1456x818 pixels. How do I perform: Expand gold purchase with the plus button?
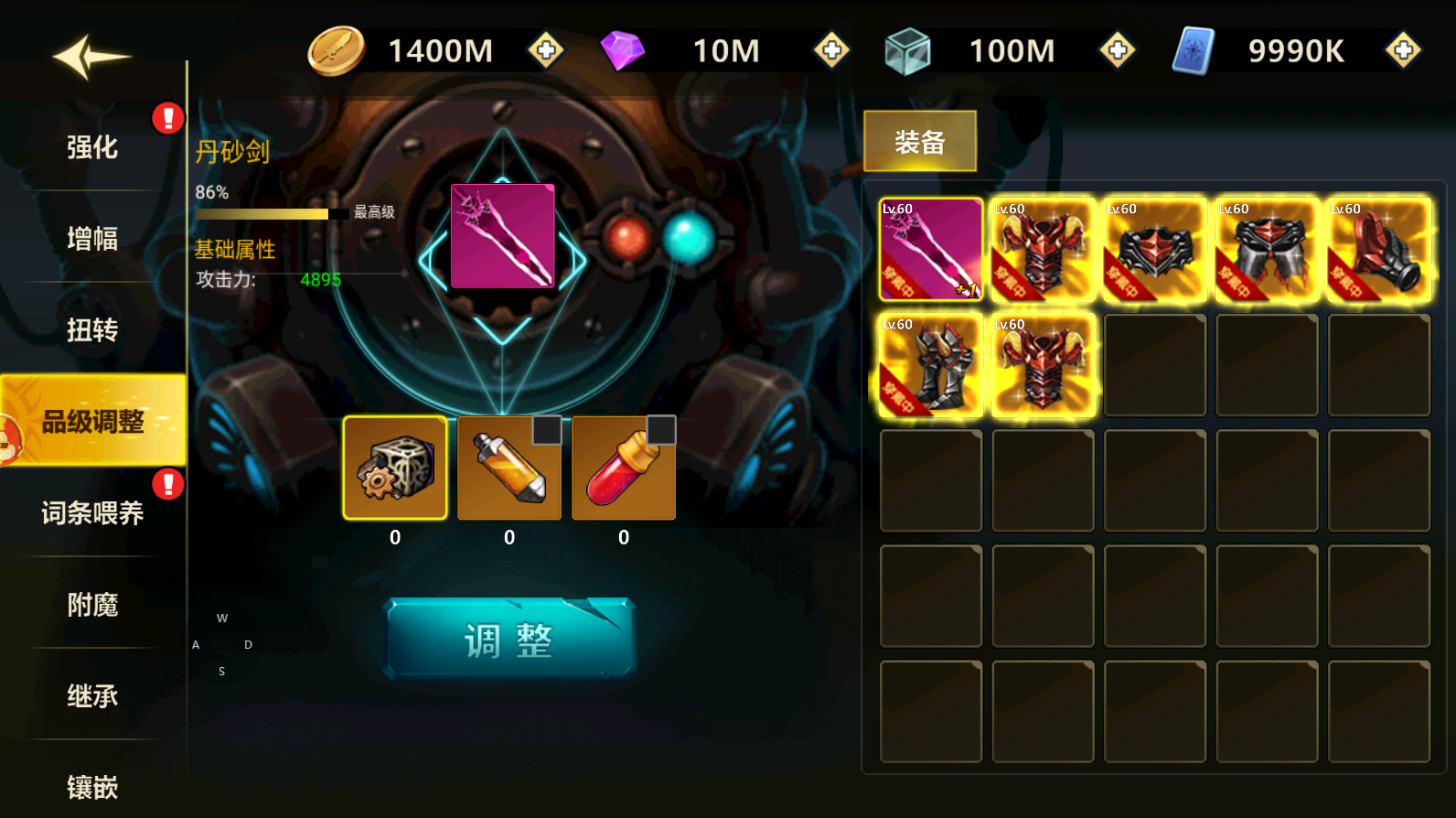pyautogui.click(x=546, y=50)
